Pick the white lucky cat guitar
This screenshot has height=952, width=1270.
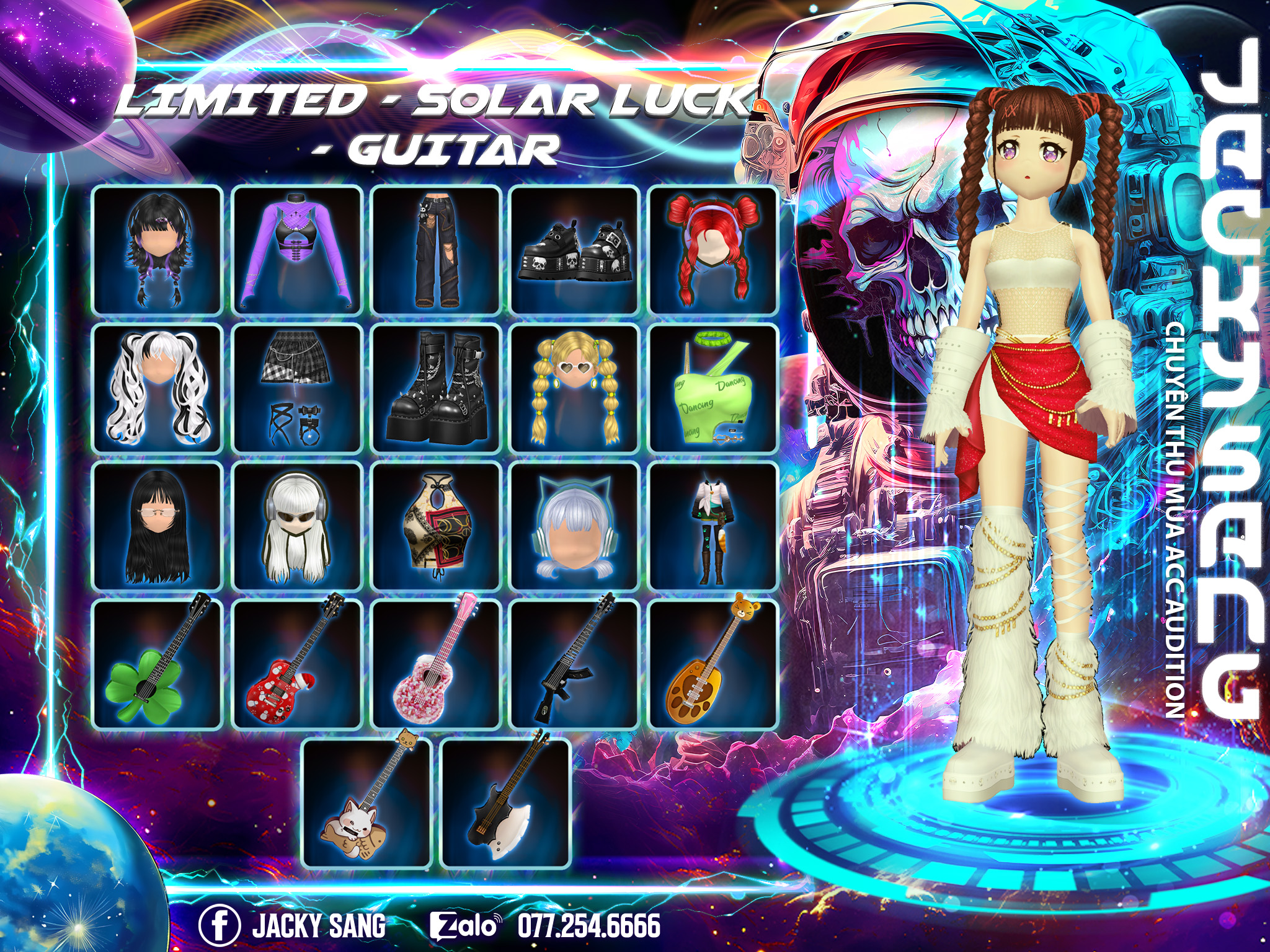[366, 804]
